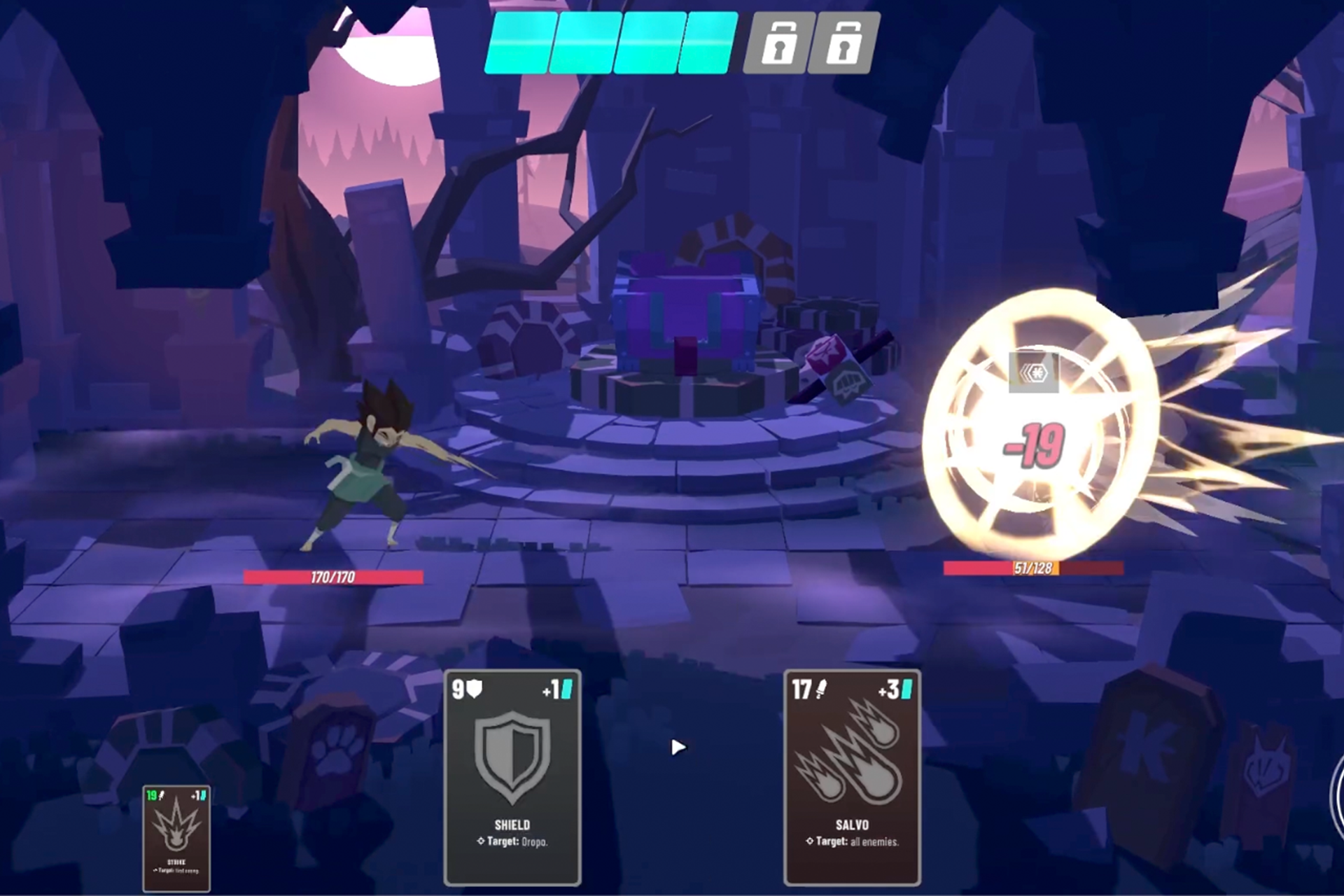The width and height of the screenshot is (1344, 896).
Task: Inspect the enemy's grey status effect icon
Action: click(x=1034, y=372)
